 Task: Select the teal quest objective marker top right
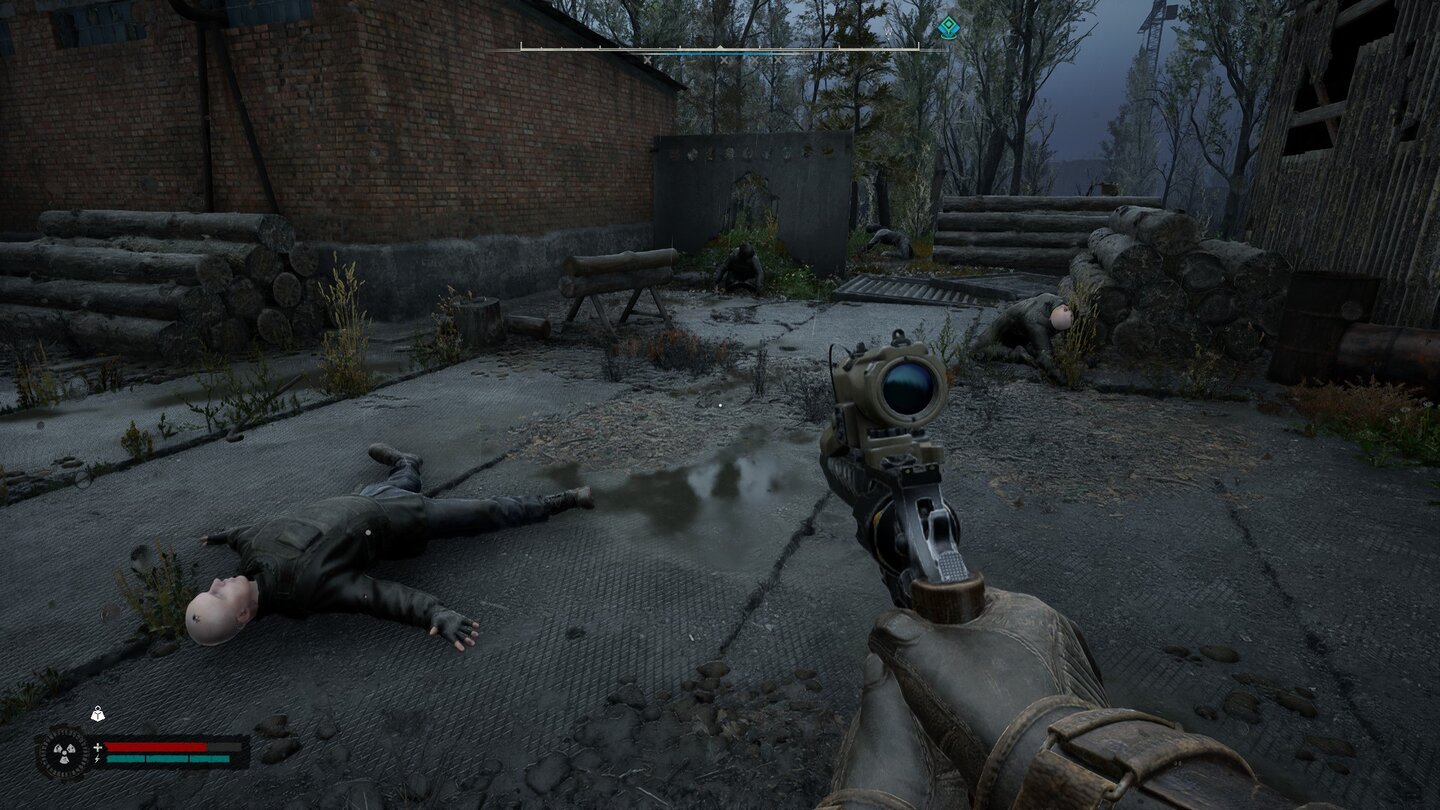[x=948, y=27]
